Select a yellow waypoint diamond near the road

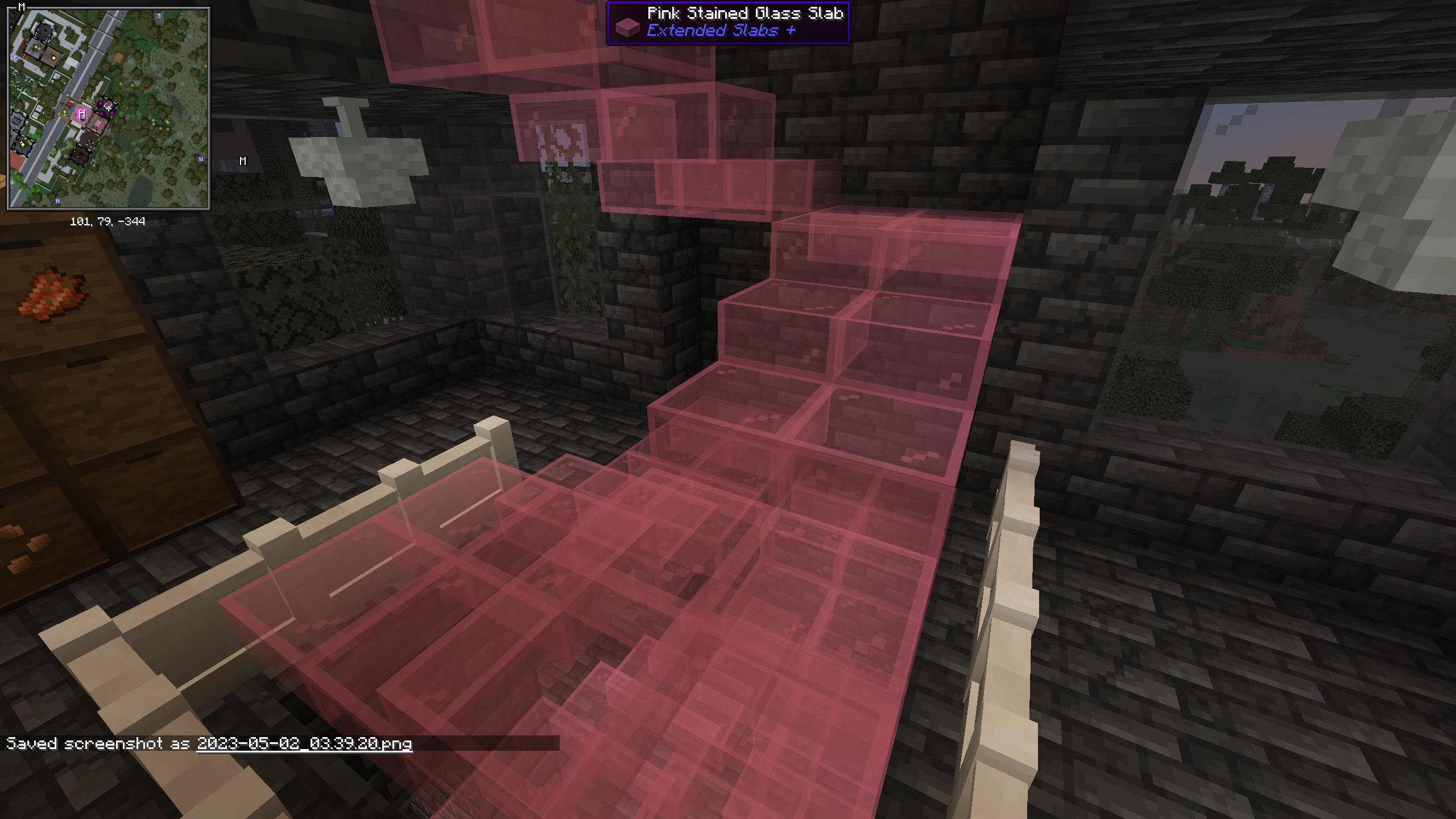pos(65,111)
